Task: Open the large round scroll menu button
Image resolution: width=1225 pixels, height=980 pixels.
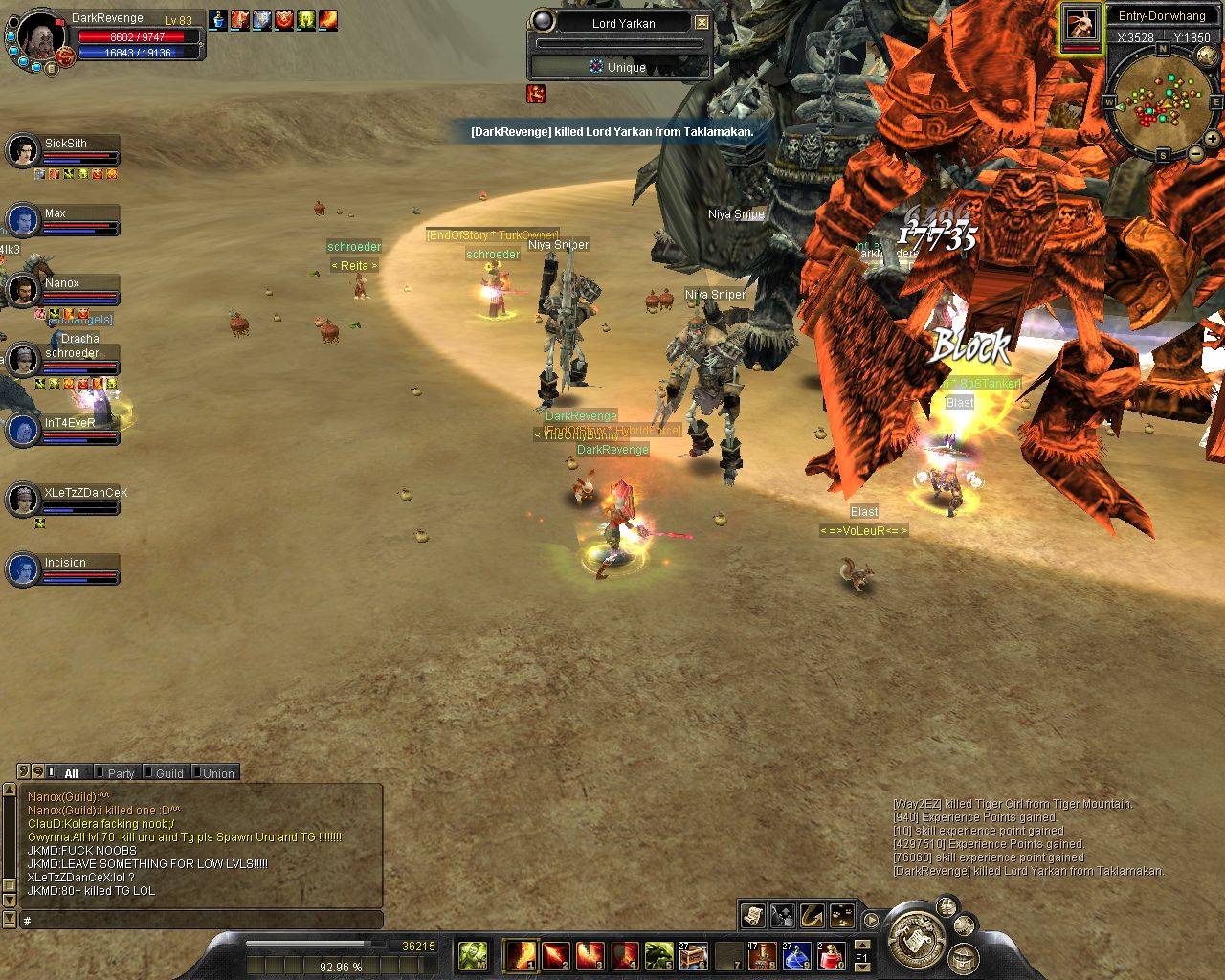Action: pyautogui.click(x=917, y=938)
